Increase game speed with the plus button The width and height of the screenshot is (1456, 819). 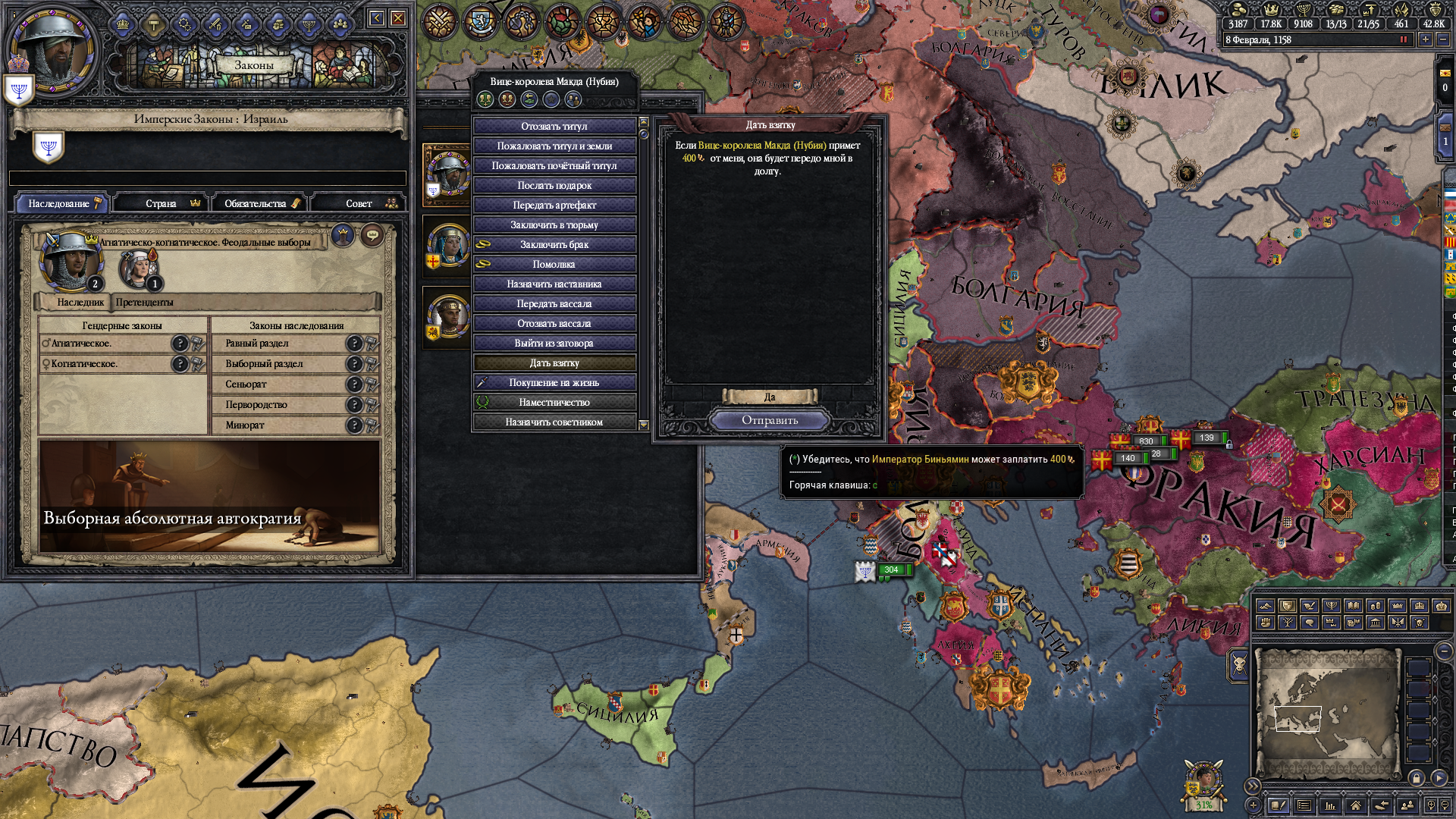(x=1426, y=39)
